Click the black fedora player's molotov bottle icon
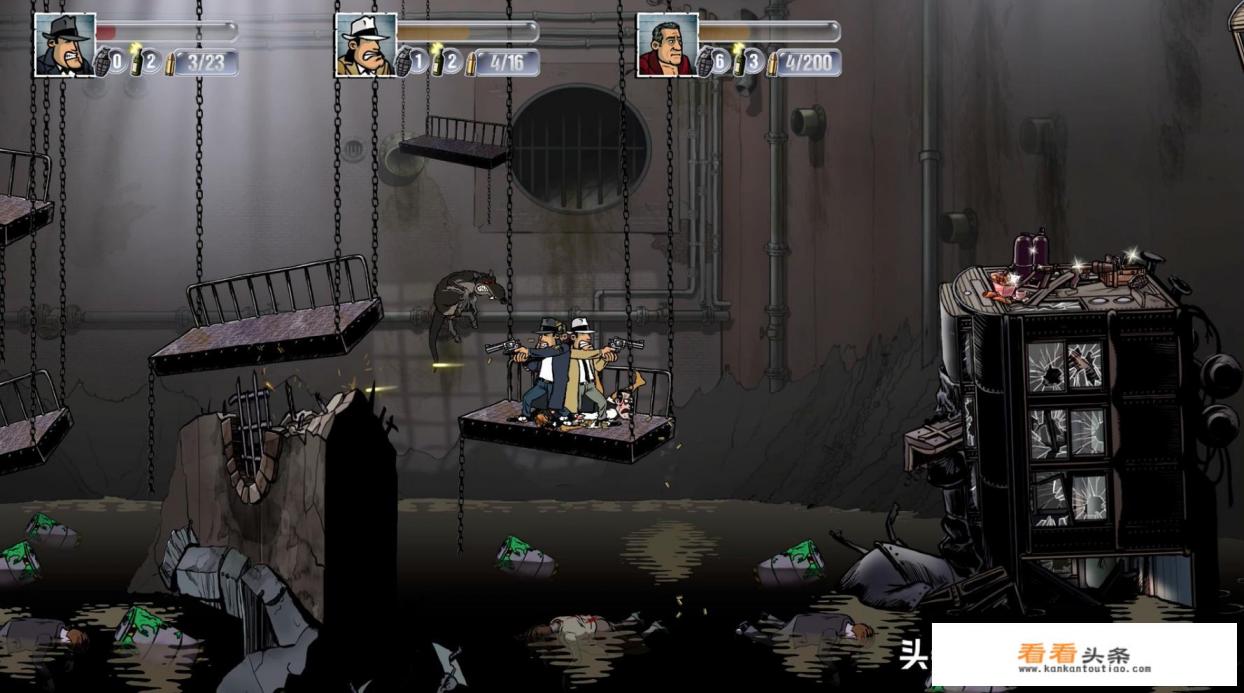This screenshot has width=1244, height=693. point(137,60)
